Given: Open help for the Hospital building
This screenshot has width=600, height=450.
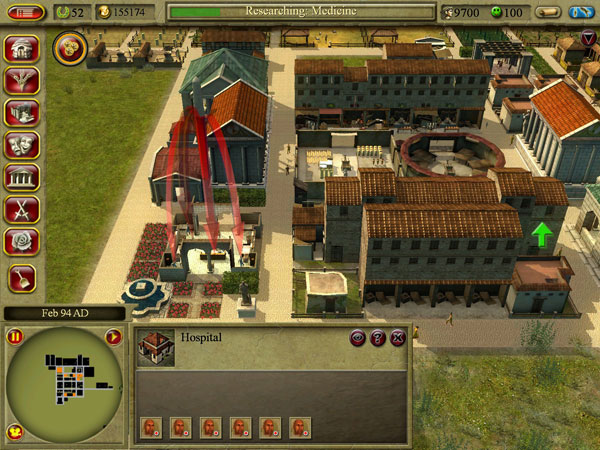Looking at the screenshot, I should [378, 339].
